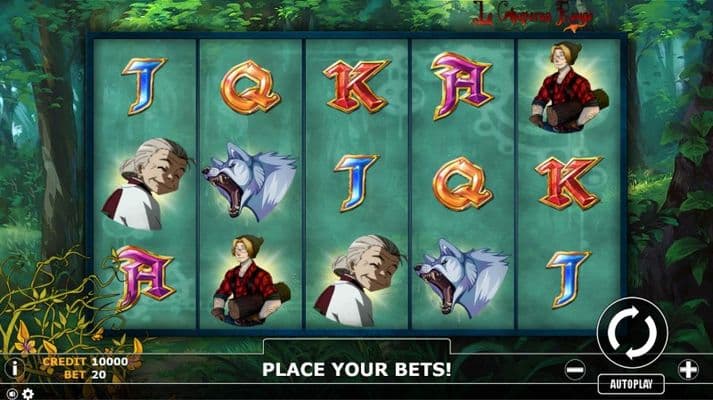This screenshot has width=713, height=400.
Task: Decrease the bet with the minus button
Action: pyautogui.click(x=575, y=369)
